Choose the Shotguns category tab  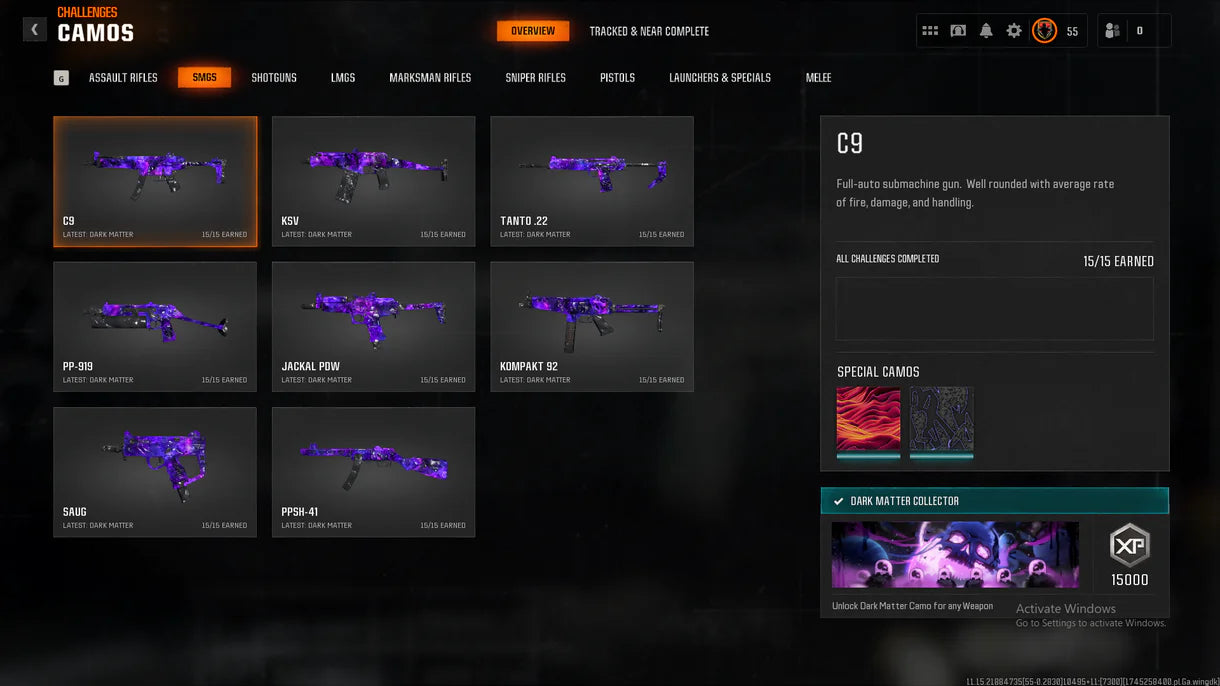click(274, 78)
